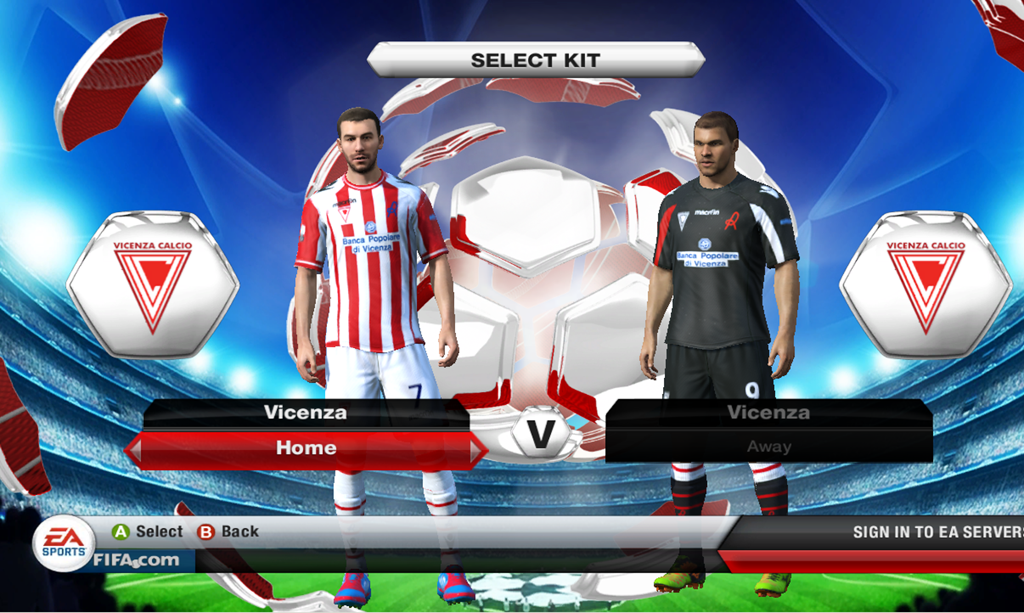Click the left arrow beside Home
This screenshot has height=613, width=1024.
134,450
